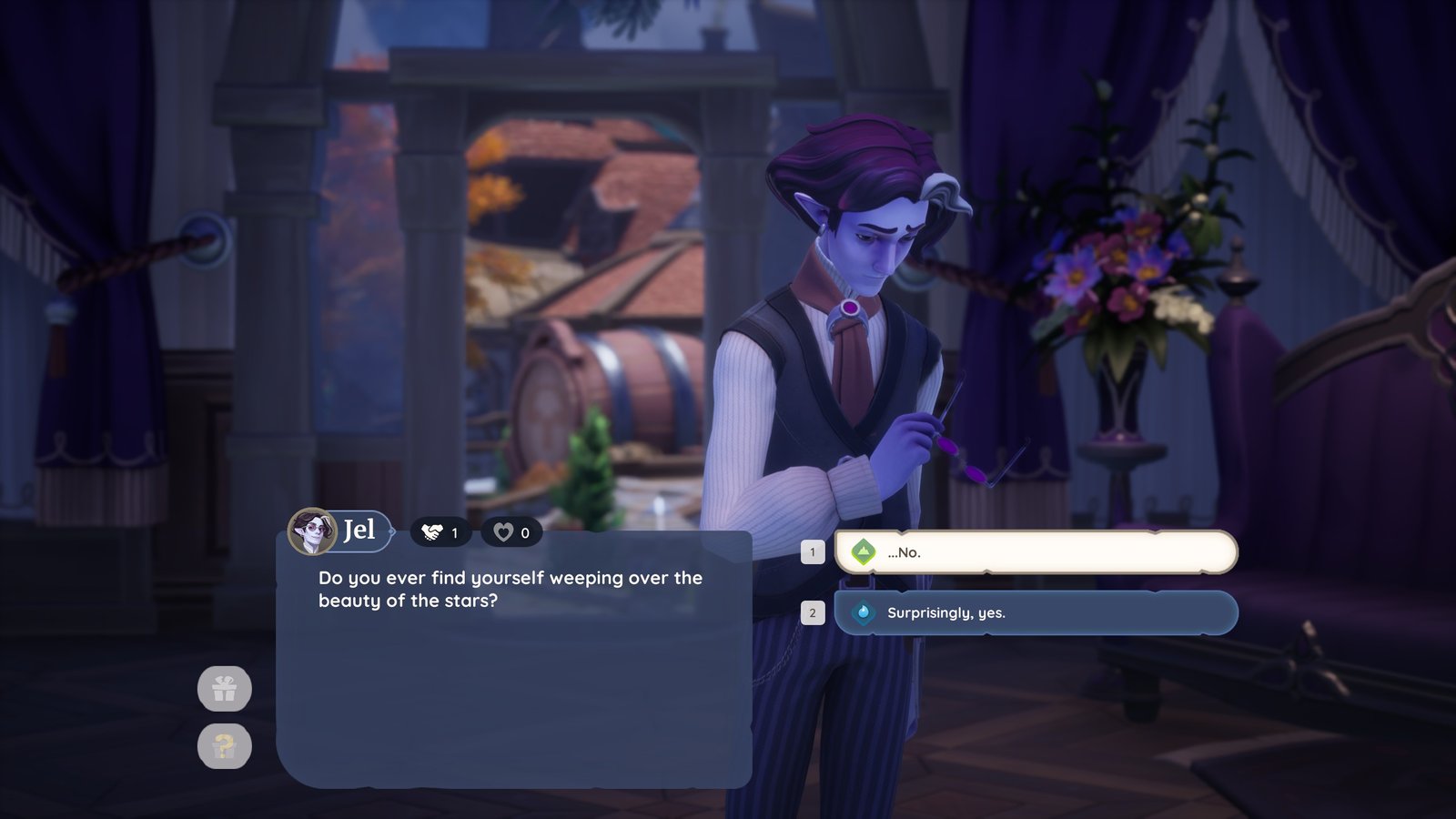Image resolution: width=1456 pixels, height=819 pixels.
Task: Open the gift-giving button
Action: click(x=225, y=689)
